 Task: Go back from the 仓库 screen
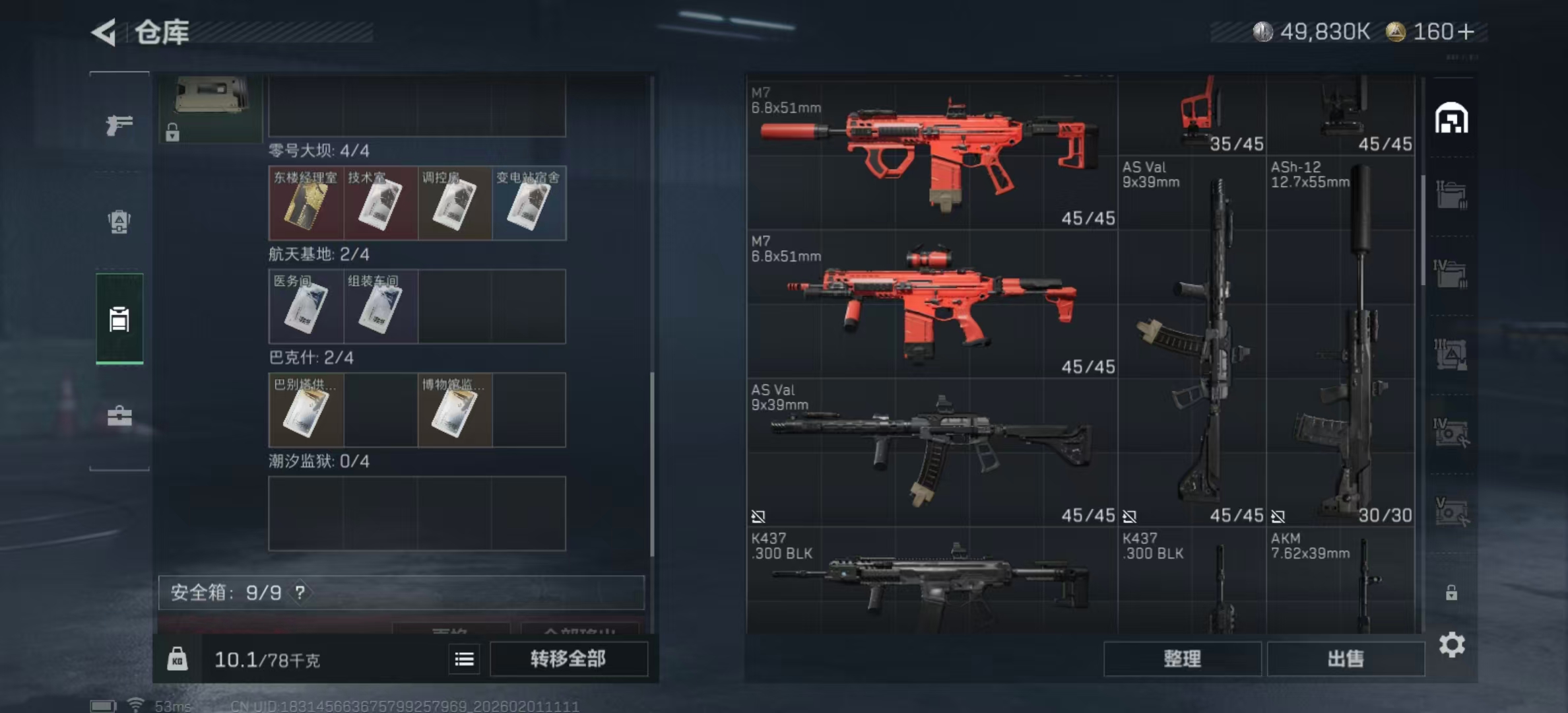tap(104, 32)
